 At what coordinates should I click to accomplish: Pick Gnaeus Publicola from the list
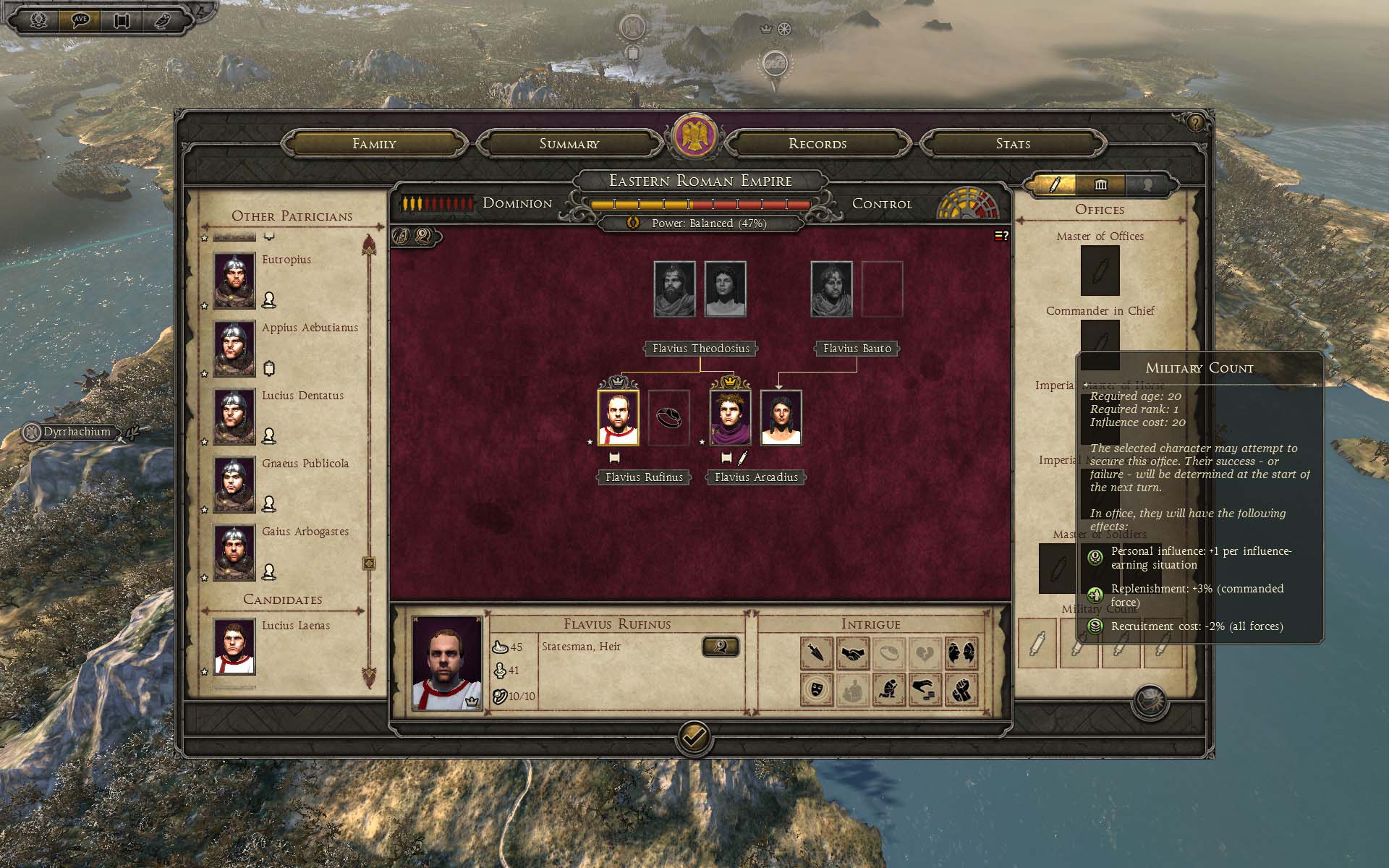(234, 484)
